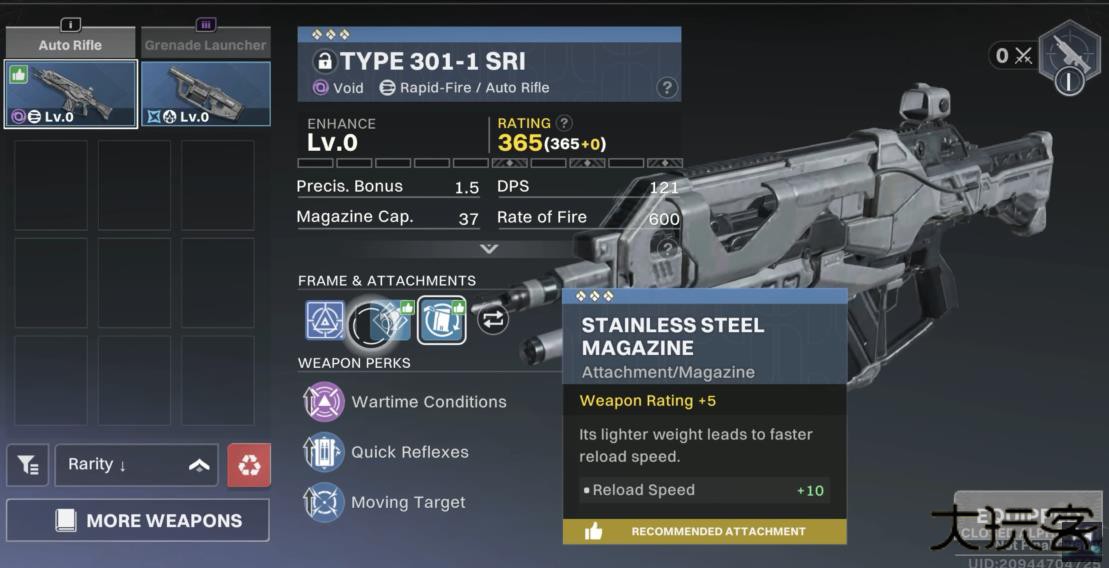Screen dimensions: 1109x568
Task: Open the Rarity sort dropdown
Action: 136,465
